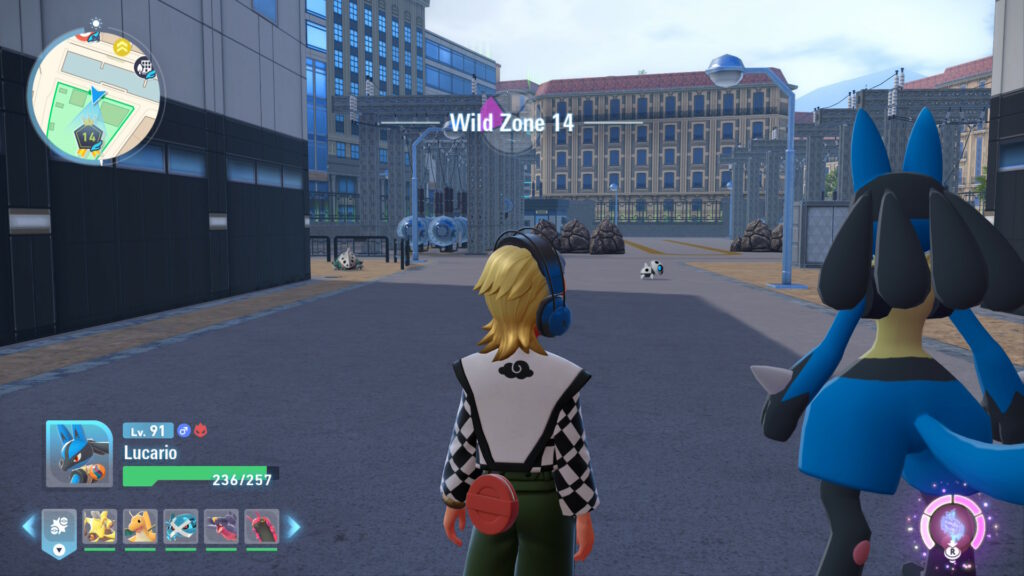
Task: Select Lucario's portrait in the party panel
Action: tap(79, 453)
